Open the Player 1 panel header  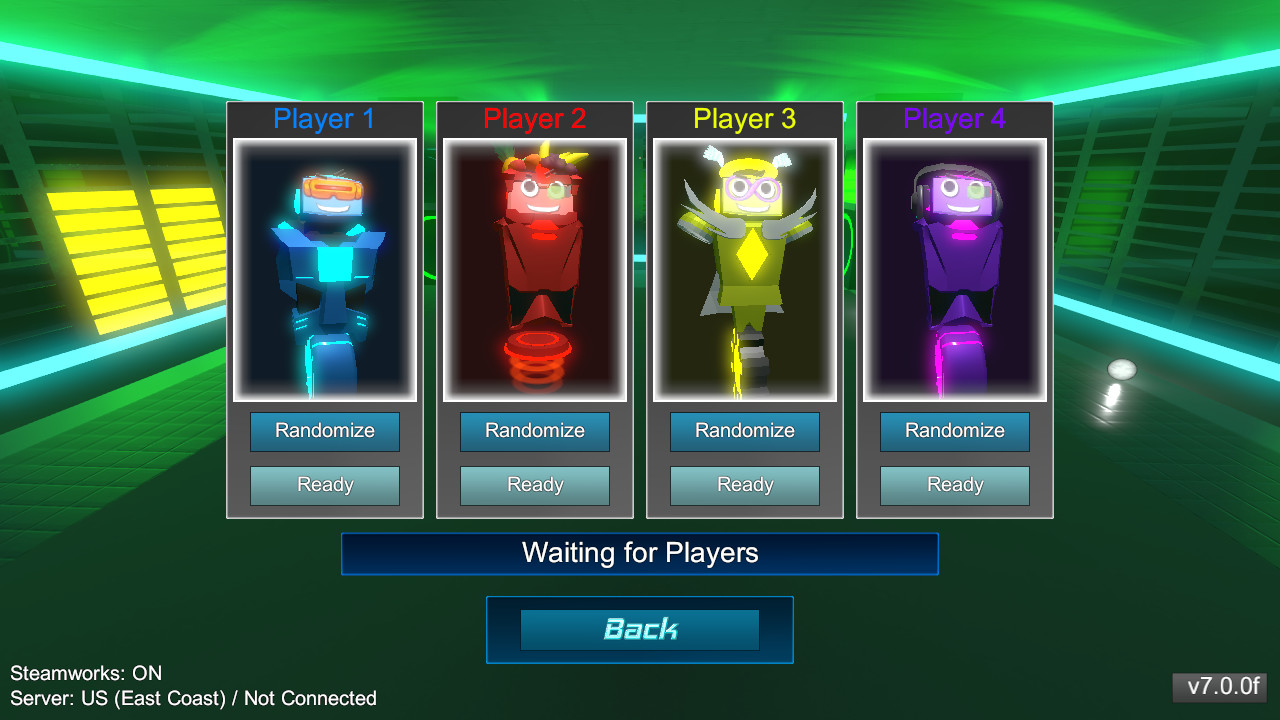tap(324, 118)
